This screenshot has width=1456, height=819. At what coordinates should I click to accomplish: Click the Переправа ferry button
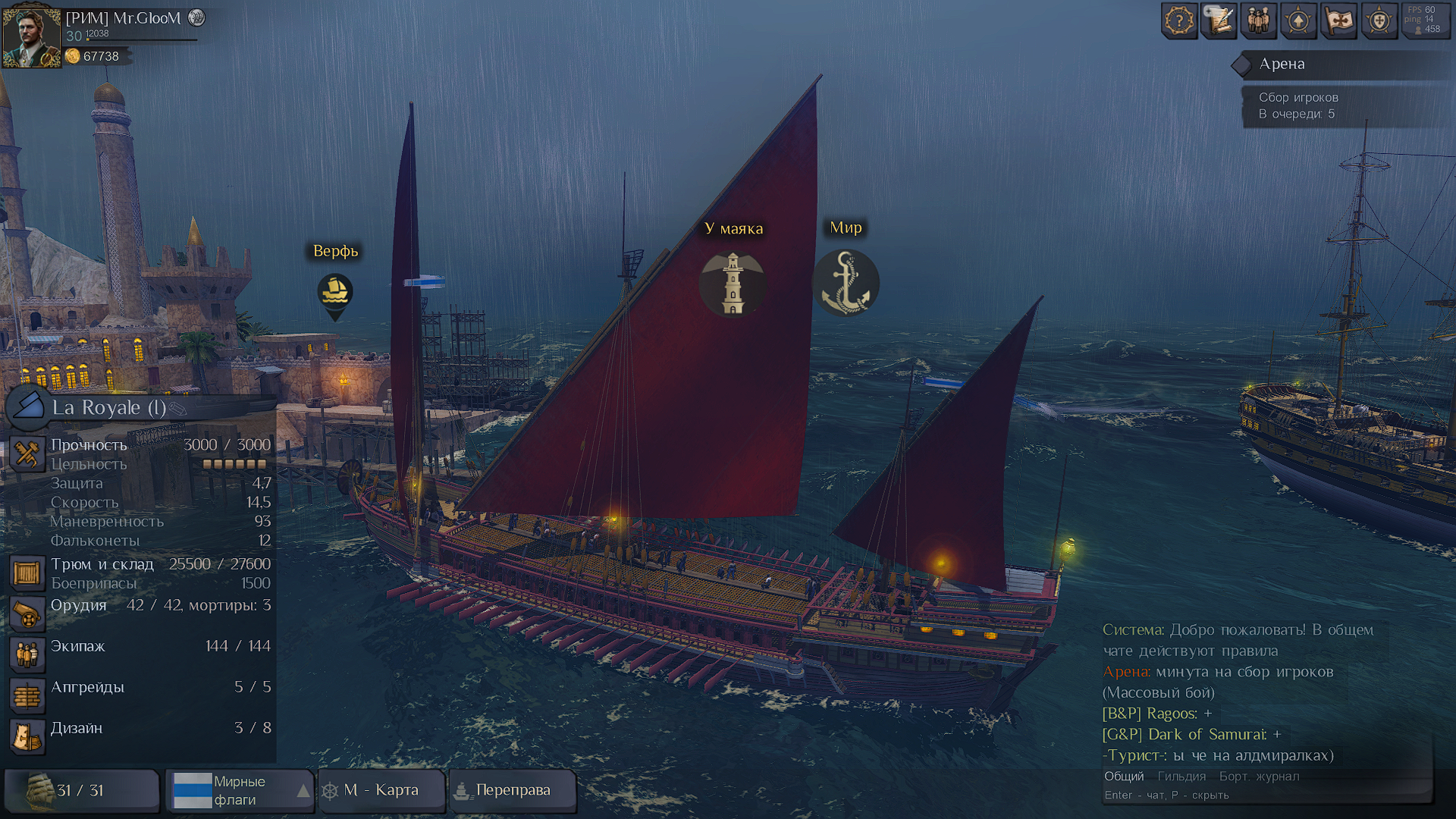point(513,790)
